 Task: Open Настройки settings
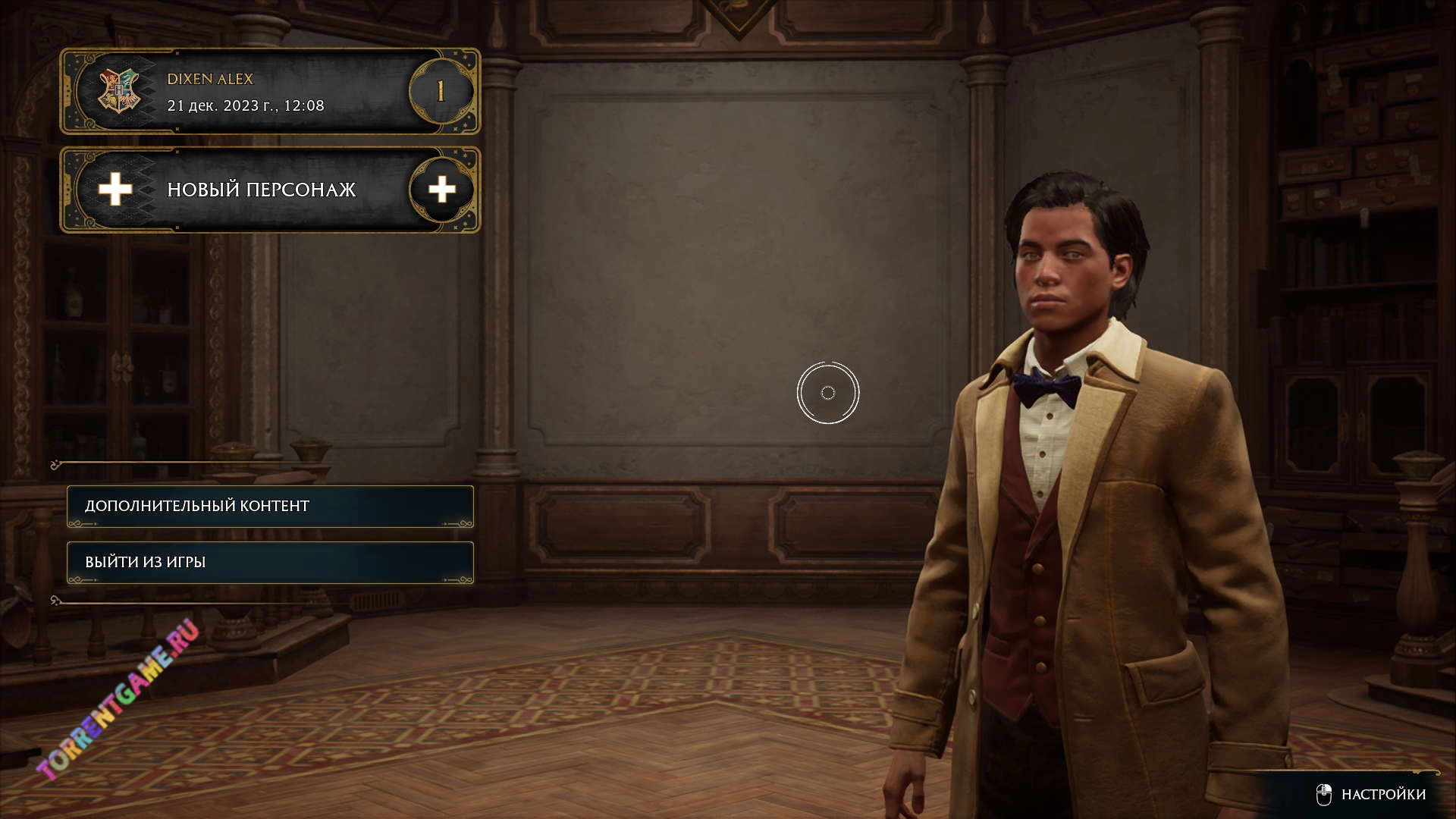[1373, 794]
